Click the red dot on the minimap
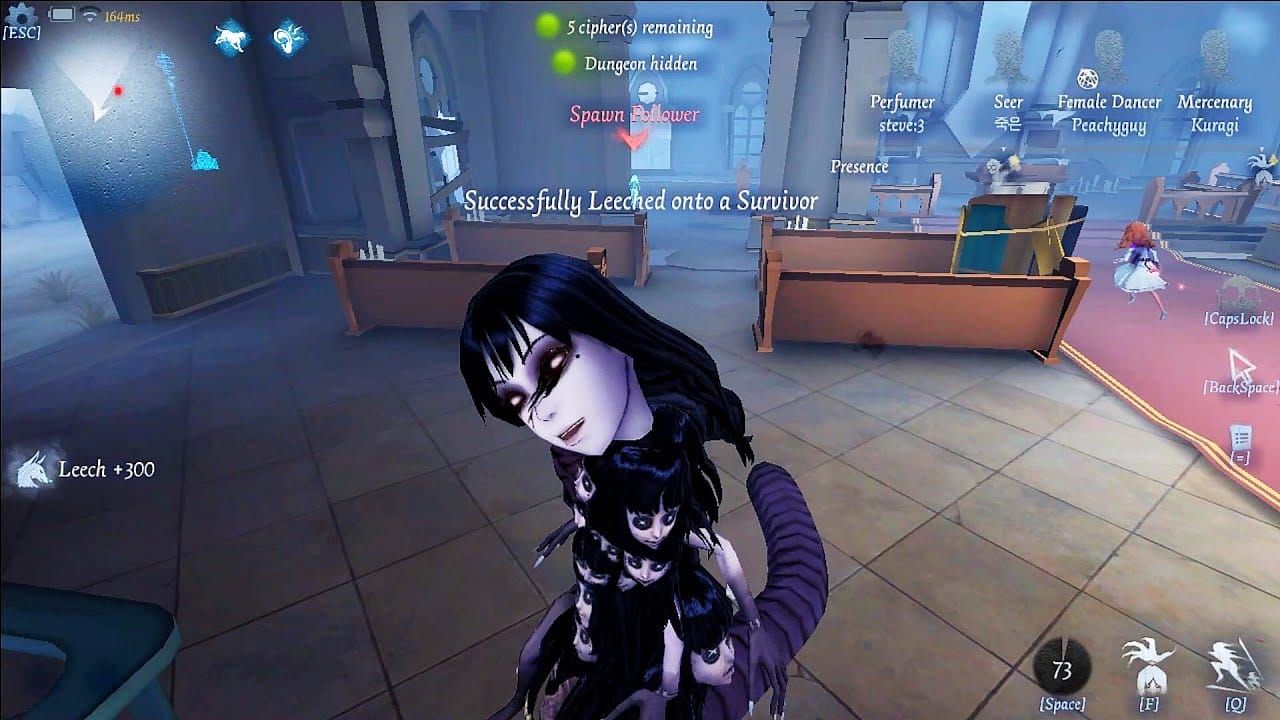The image size is (1280, 720). pos(117,91)
